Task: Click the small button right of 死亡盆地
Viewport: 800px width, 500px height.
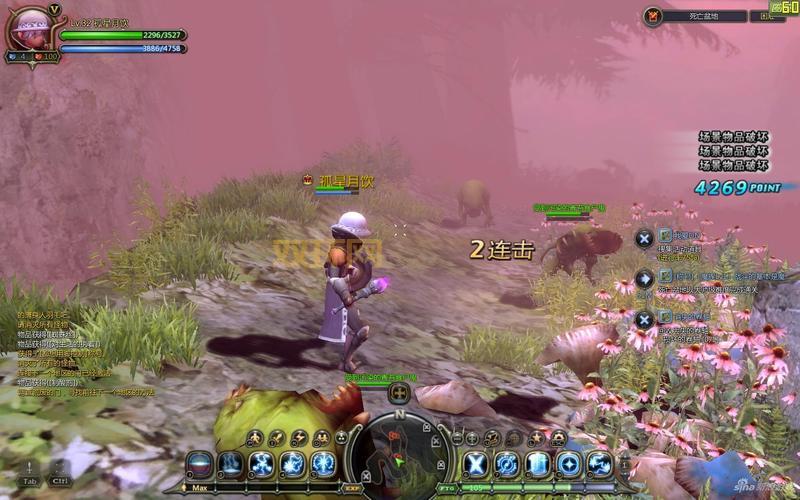Action: [x=767, y=16]
